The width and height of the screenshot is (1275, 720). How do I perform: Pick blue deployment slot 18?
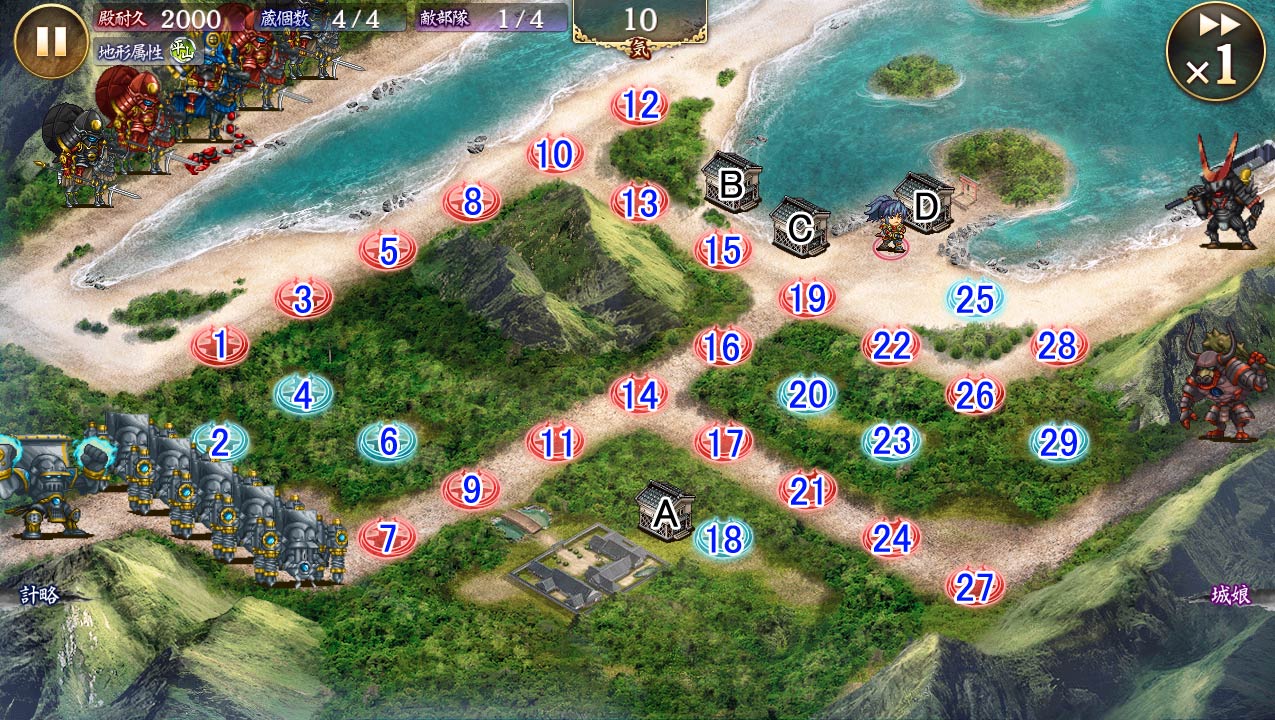[x=724, y=538]
